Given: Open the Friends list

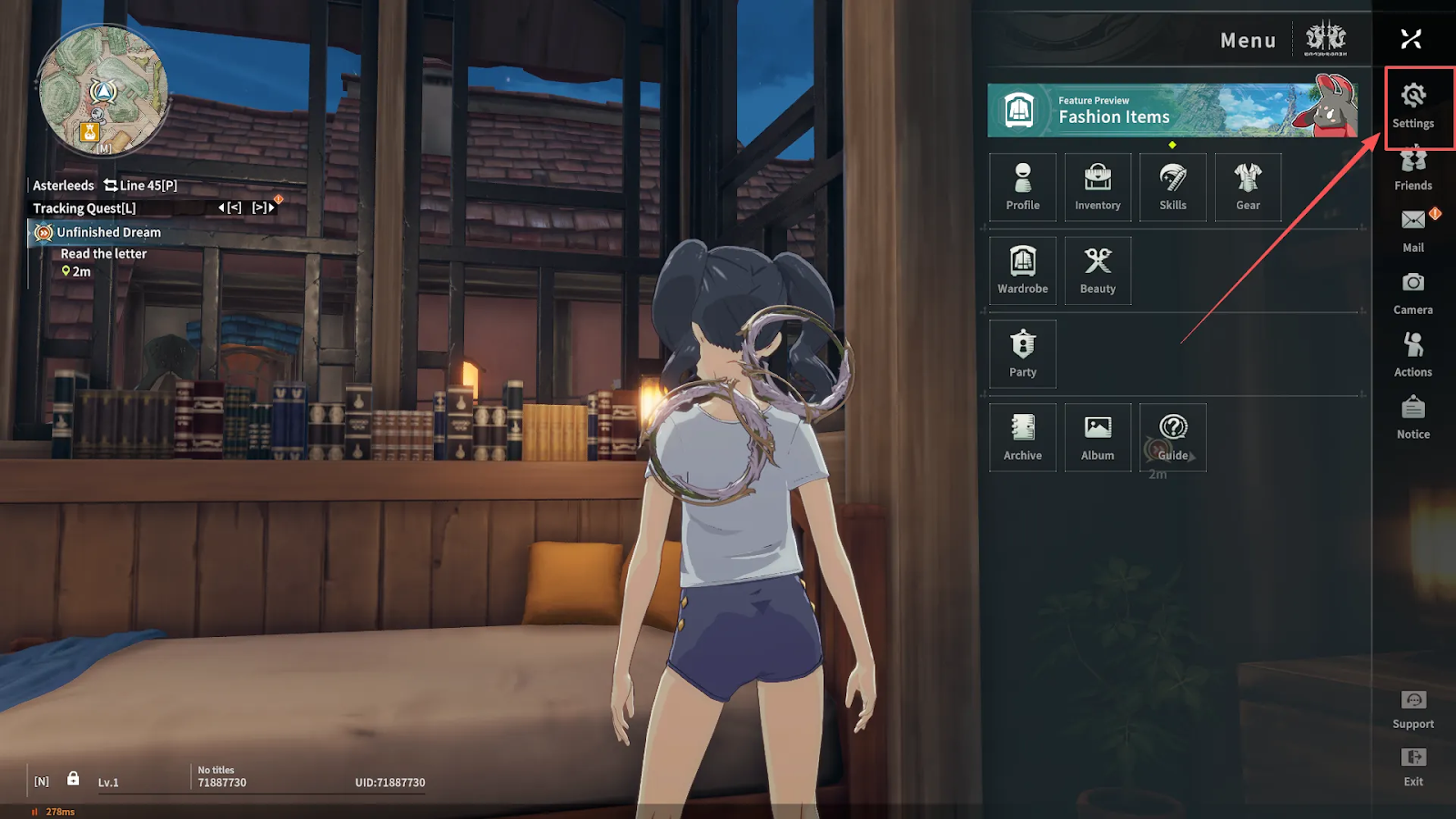Looking at the screenshot, I should tap(1412, 169).
